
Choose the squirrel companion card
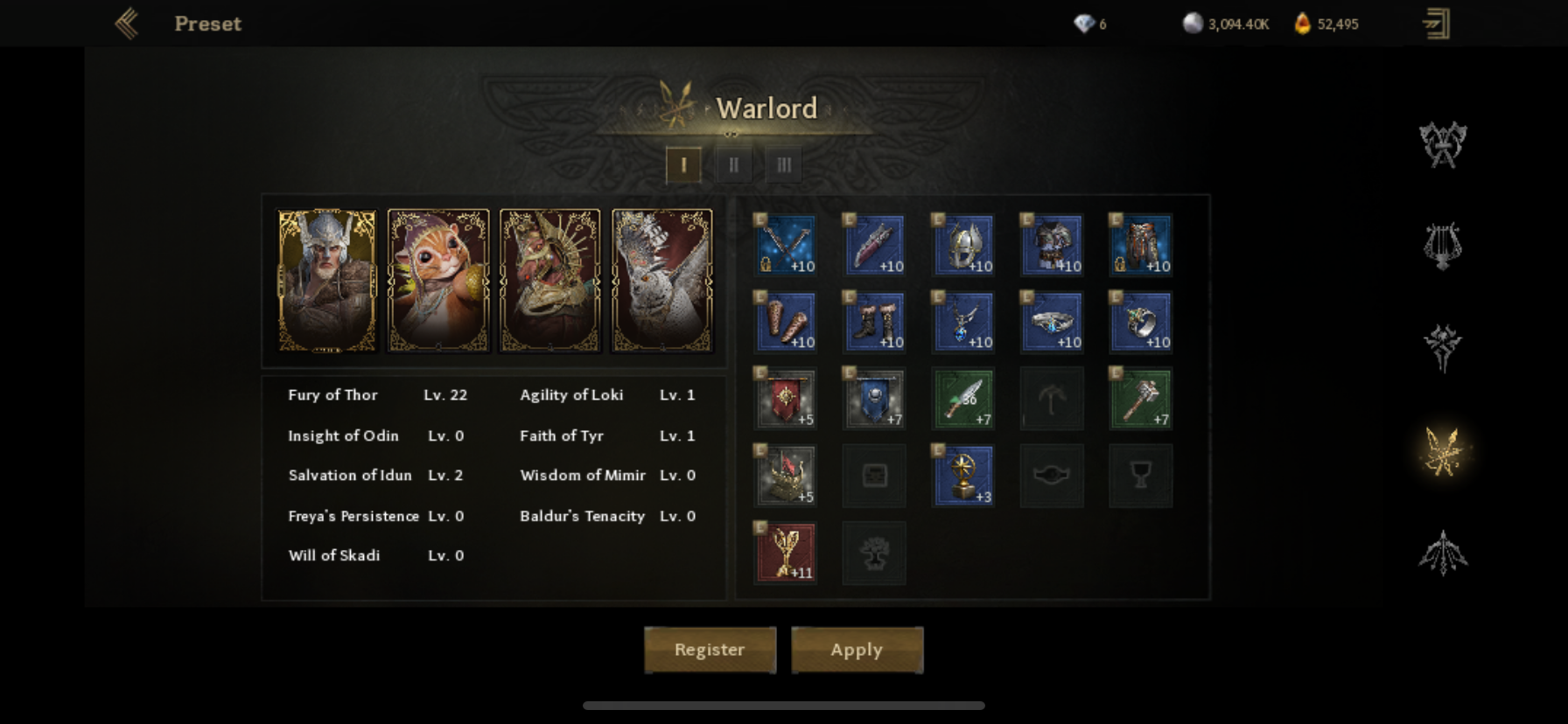tap(438, 281)
